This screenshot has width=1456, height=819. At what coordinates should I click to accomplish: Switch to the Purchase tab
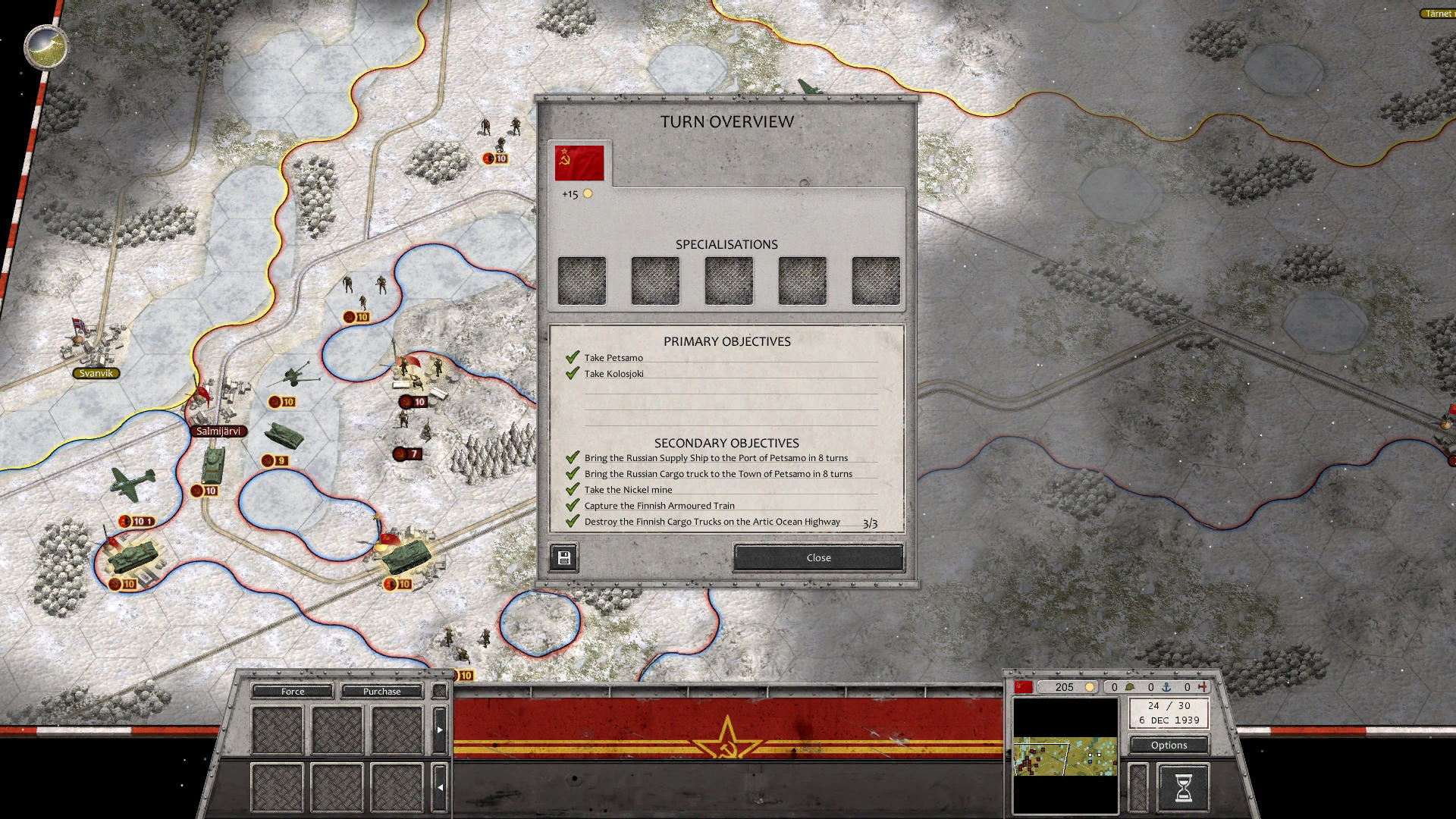coord(382,691)
